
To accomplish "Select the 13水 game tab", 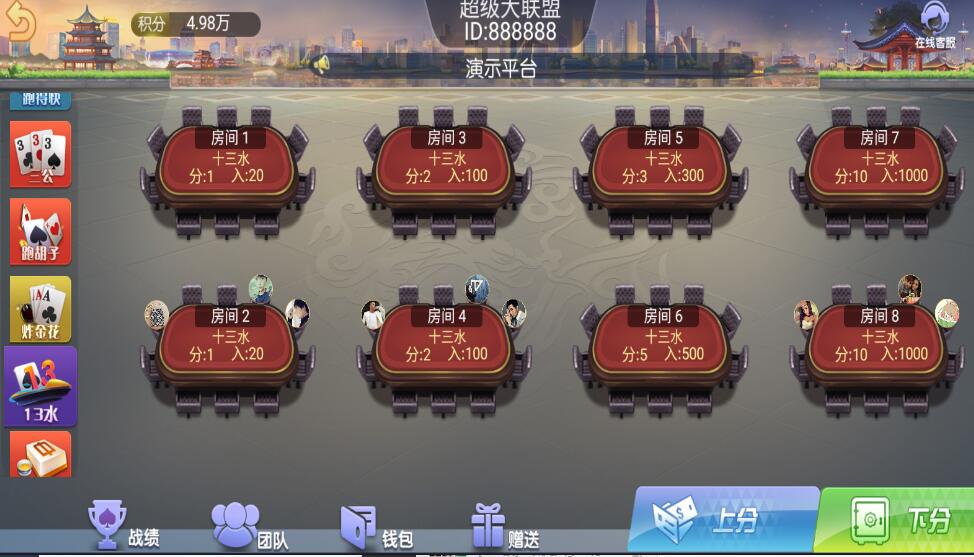I will (x=41, y=386).
